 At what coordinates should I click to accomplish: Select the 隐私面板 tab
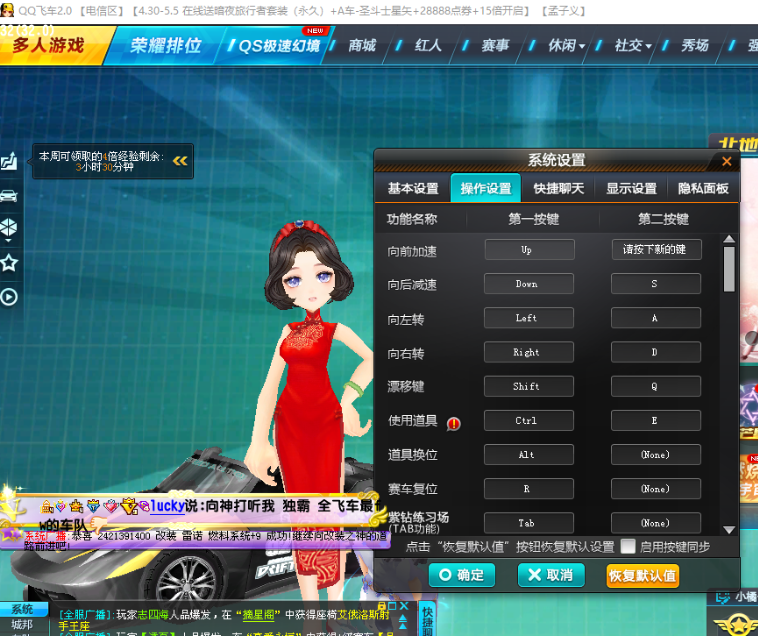click(703, 188)
